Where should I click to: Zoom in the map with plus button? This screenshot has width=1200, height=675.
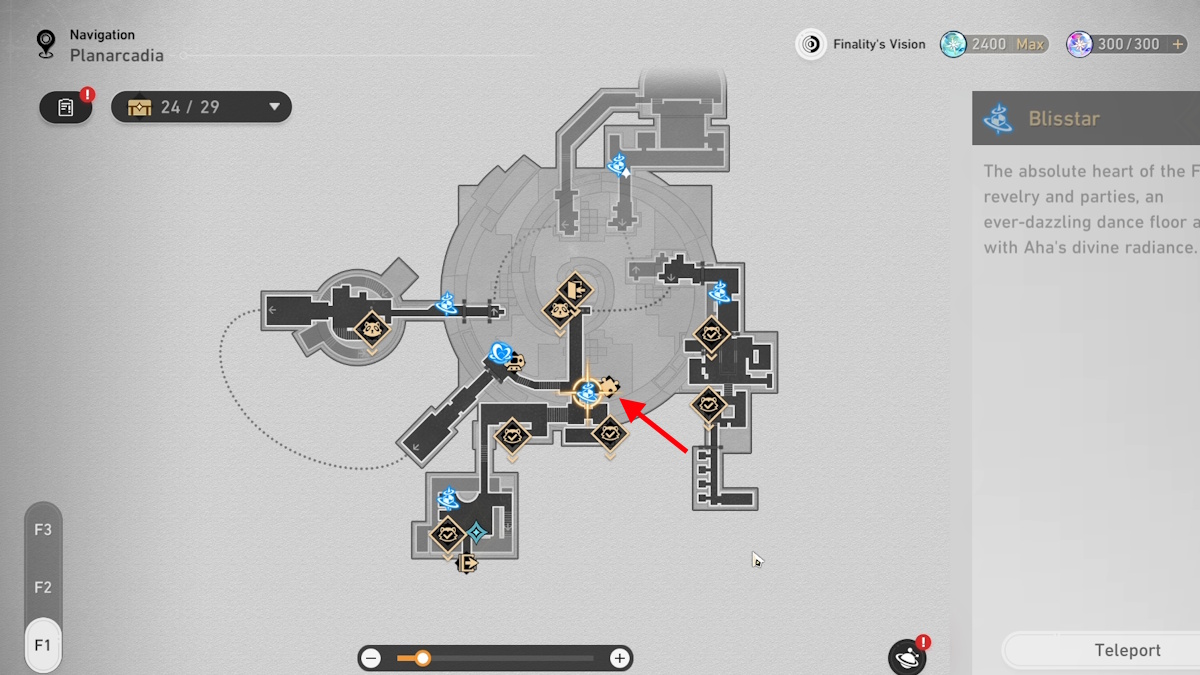pyautogui.click(x=620, y=658)
